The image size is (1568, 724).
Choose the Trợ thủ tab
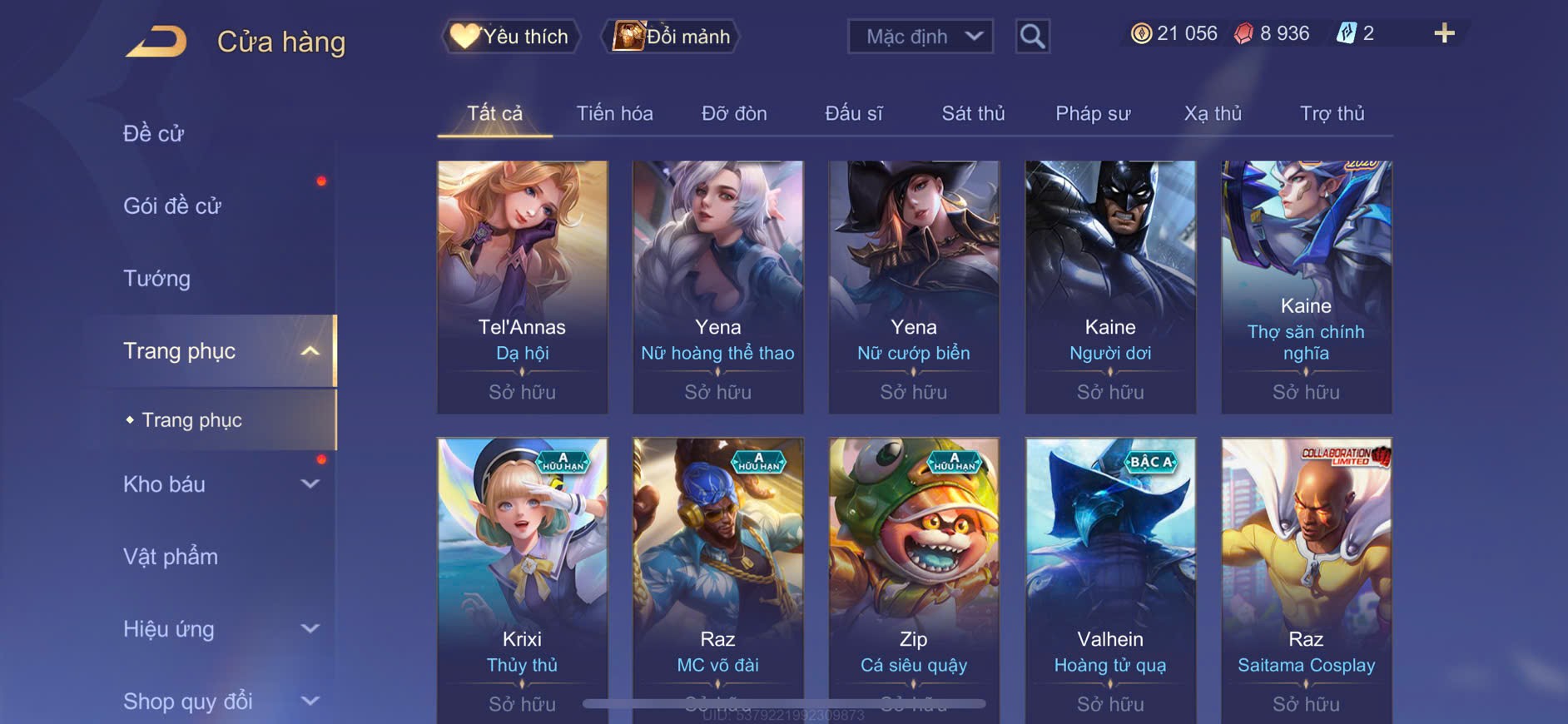pos(1332,113)
